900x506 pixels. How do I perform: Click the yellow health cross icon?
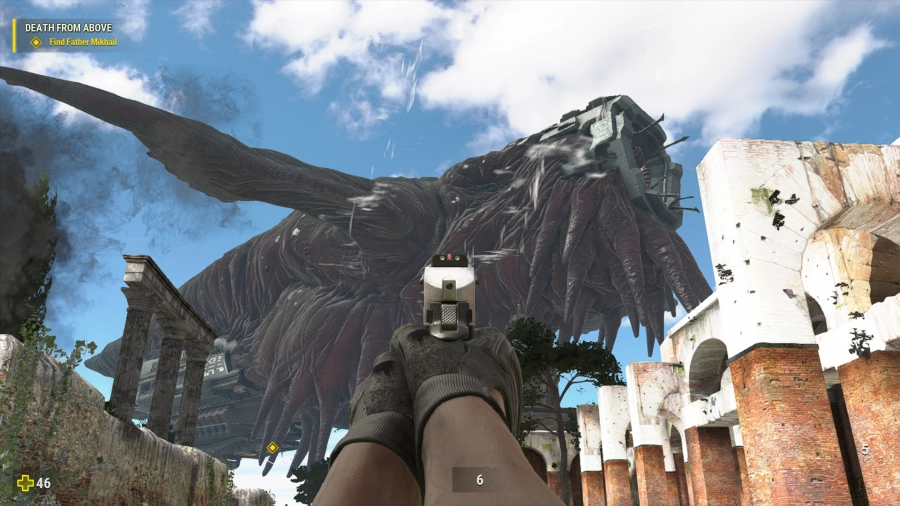tap(24, 483)
